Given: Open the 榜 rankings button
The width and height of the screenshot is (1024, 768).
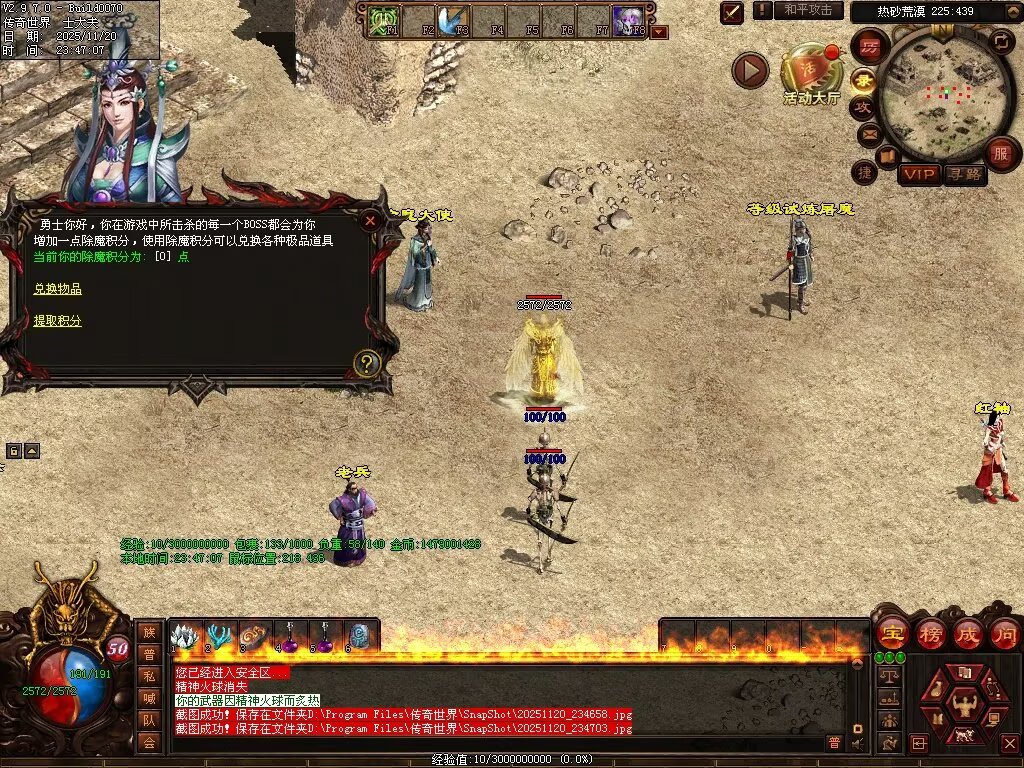Looking at the screenshot, I should (x=931, y=633).
